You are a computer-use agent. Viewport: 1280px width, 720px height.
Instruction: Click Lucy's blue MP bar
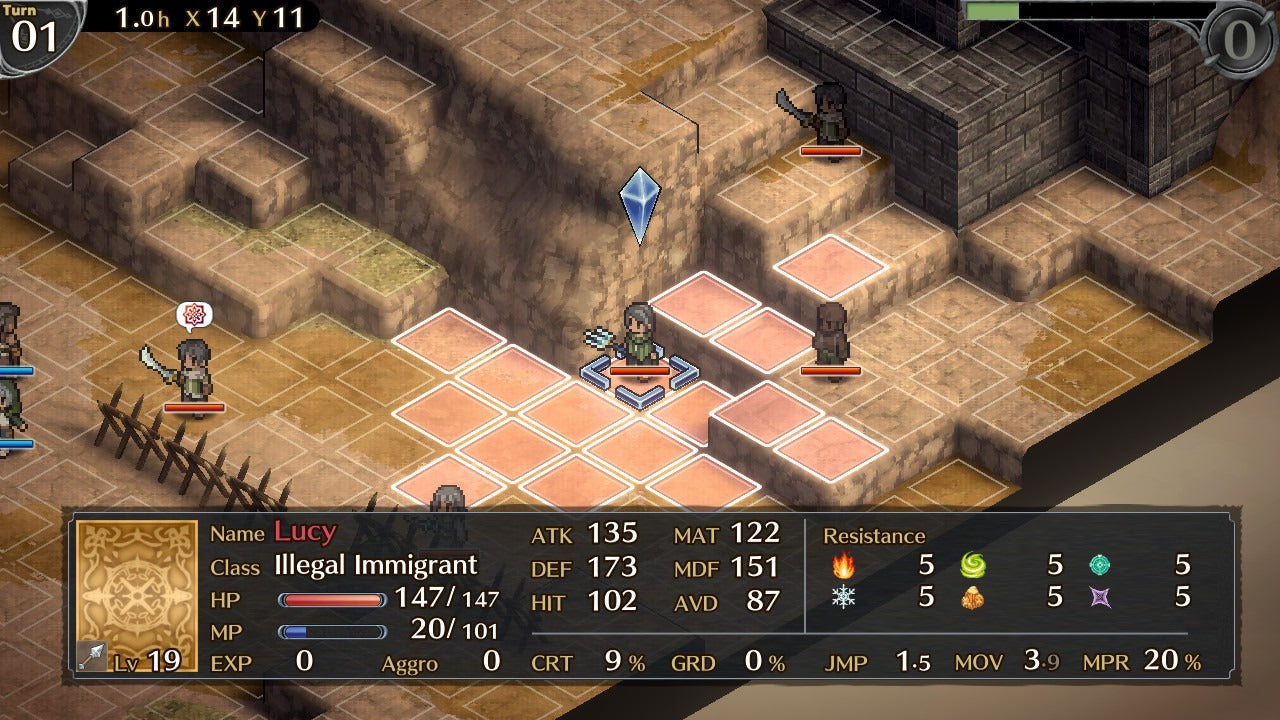click(x=330, y=630)
